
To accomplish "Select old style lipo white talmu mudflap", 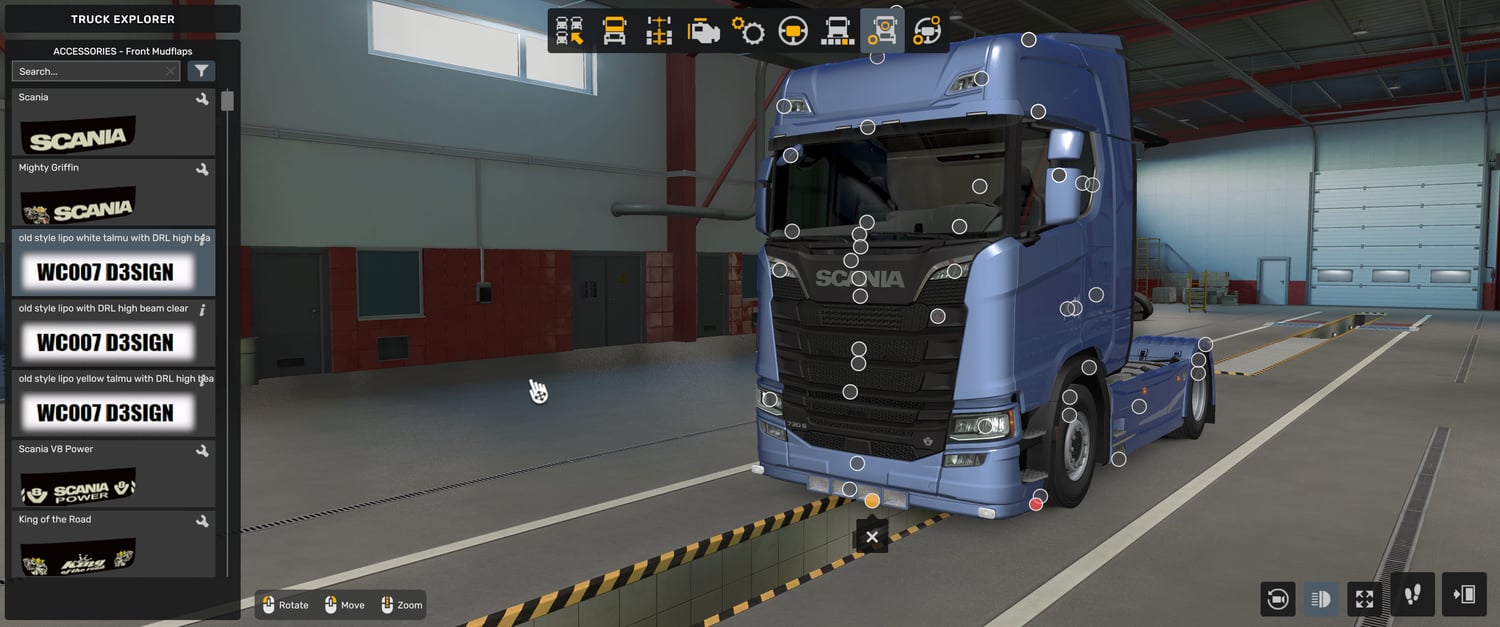I will pos(113,263).
